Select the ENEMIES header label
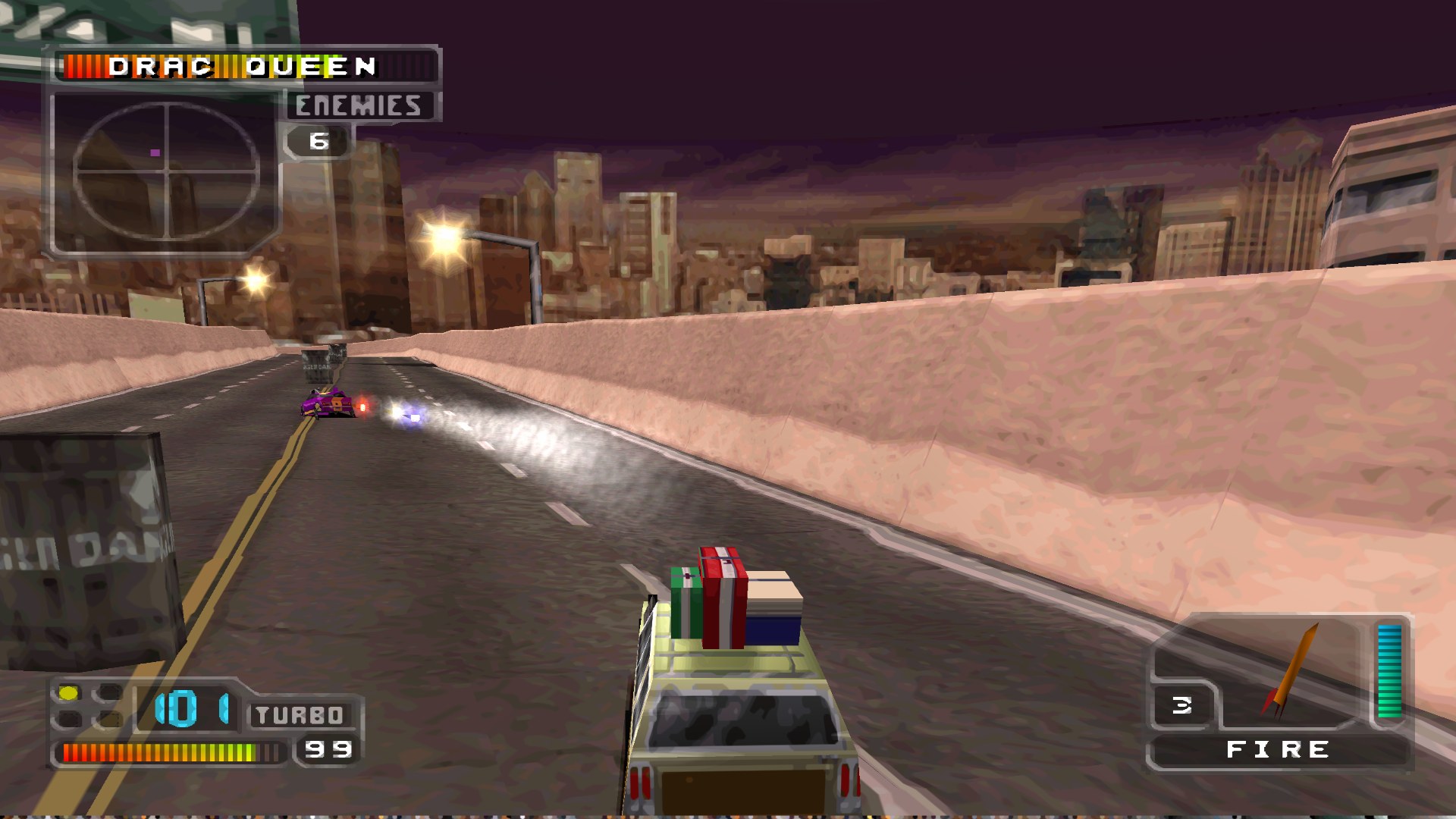 [359, 104]
